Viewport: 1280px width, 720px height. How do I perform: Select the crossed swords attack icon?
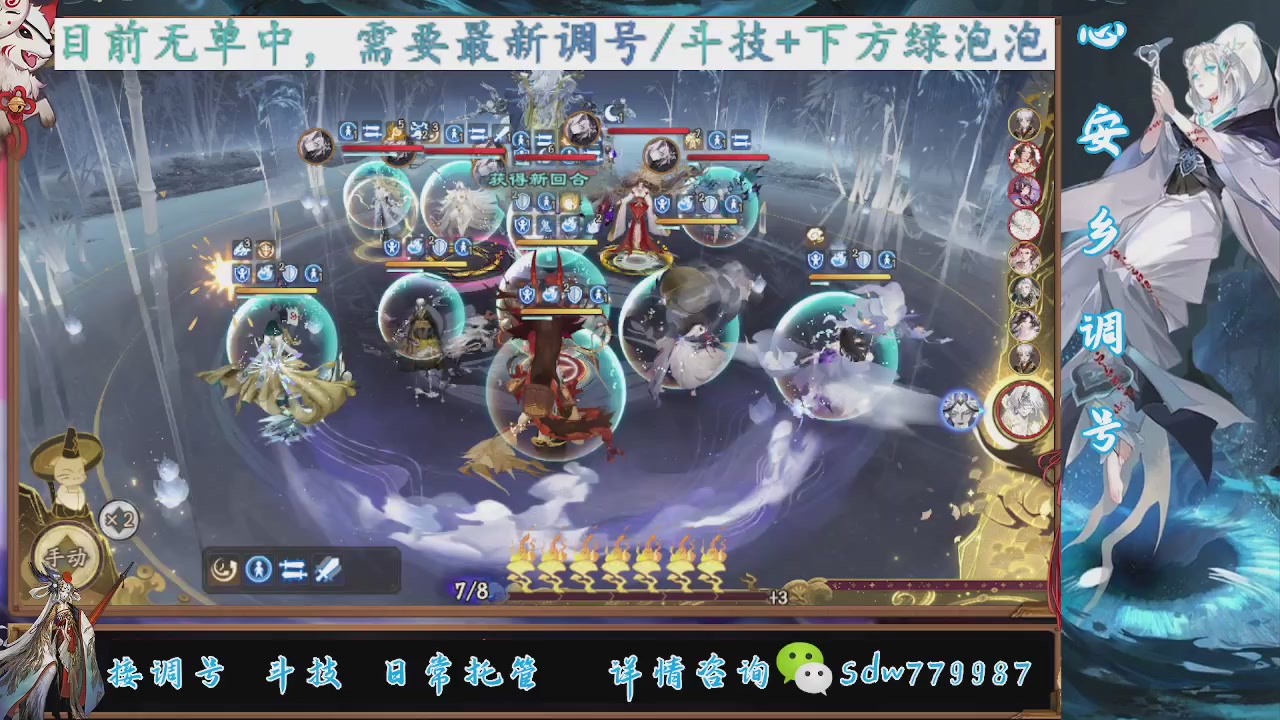326,569
